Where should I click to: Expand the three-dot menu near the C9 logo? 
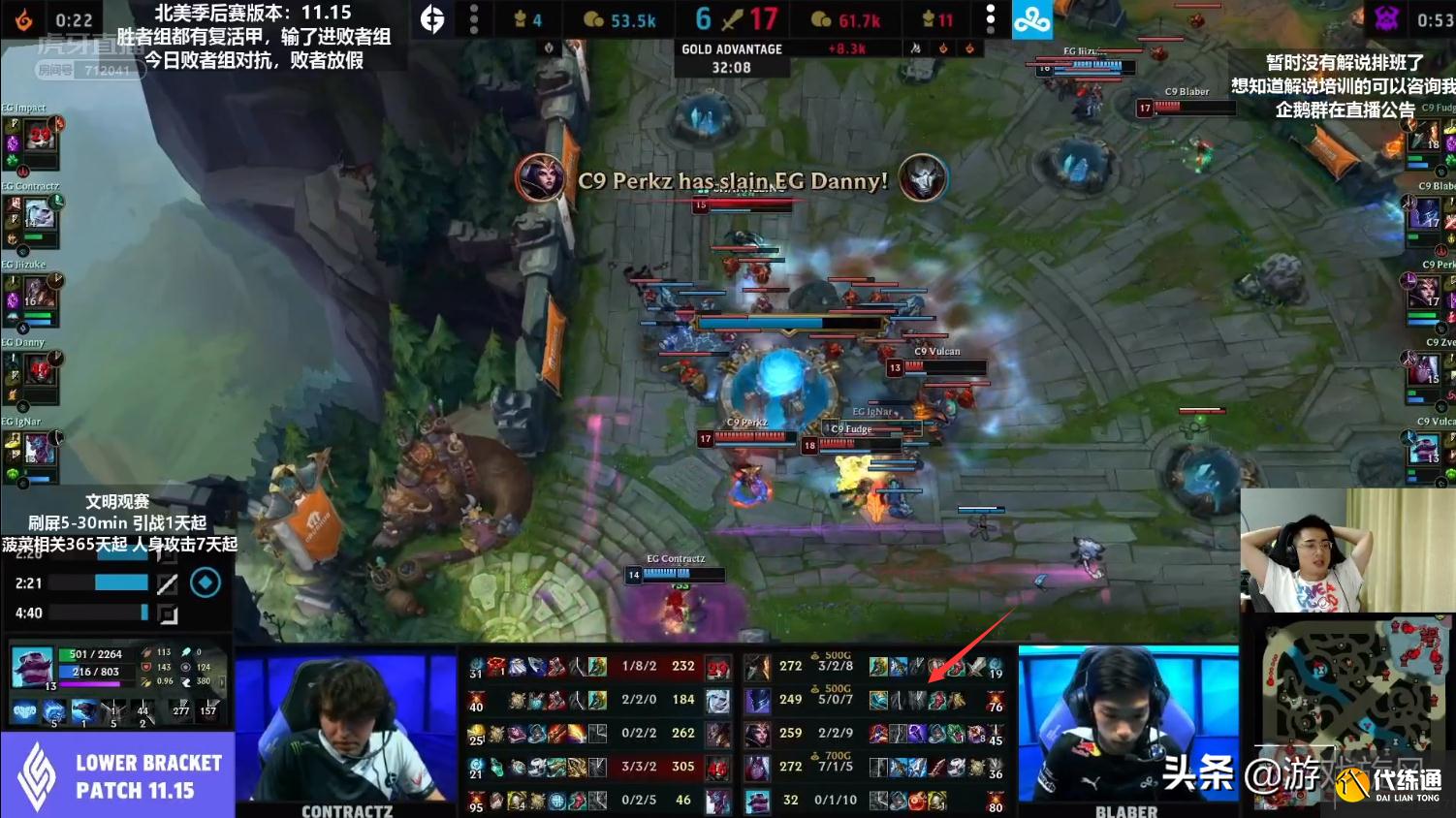click(x=991, y=18)
